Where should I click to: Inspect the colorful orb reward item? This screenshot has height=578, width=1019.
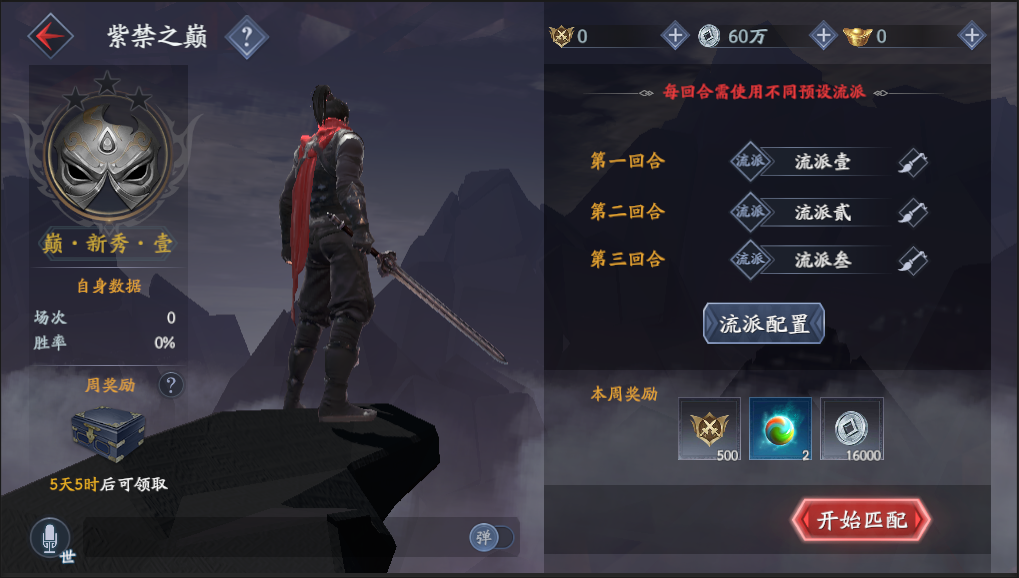pyautogui.click(x=780, y=428)
